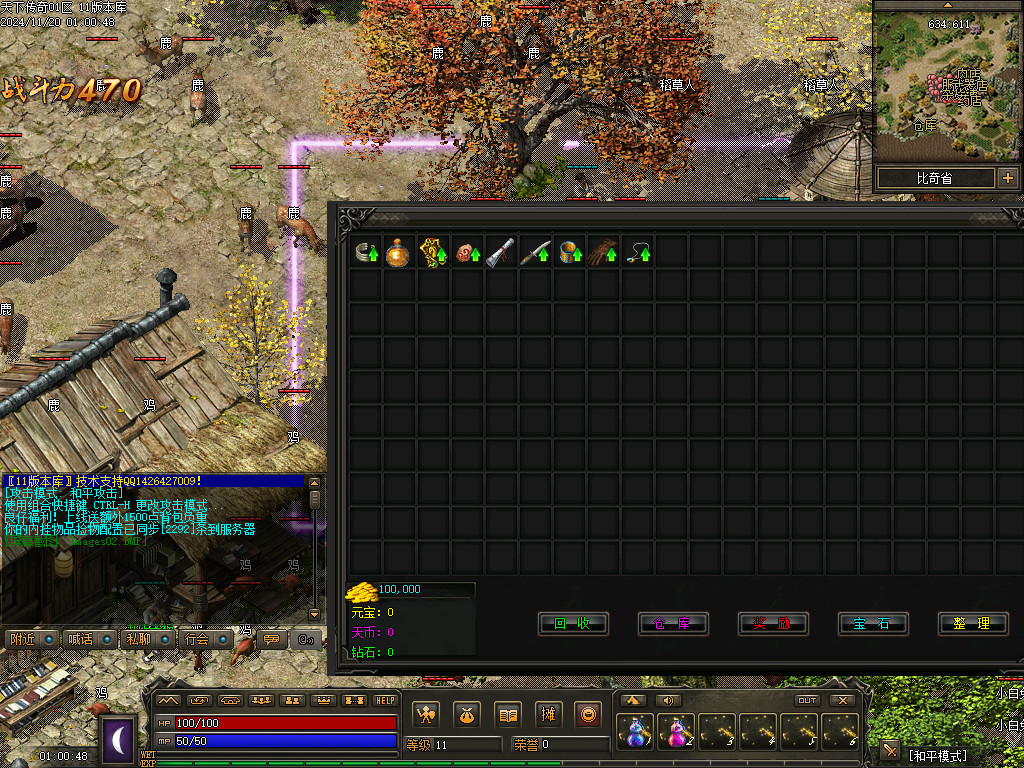
Task: Select the dagger in the inventory
Action: pos(535,251)
